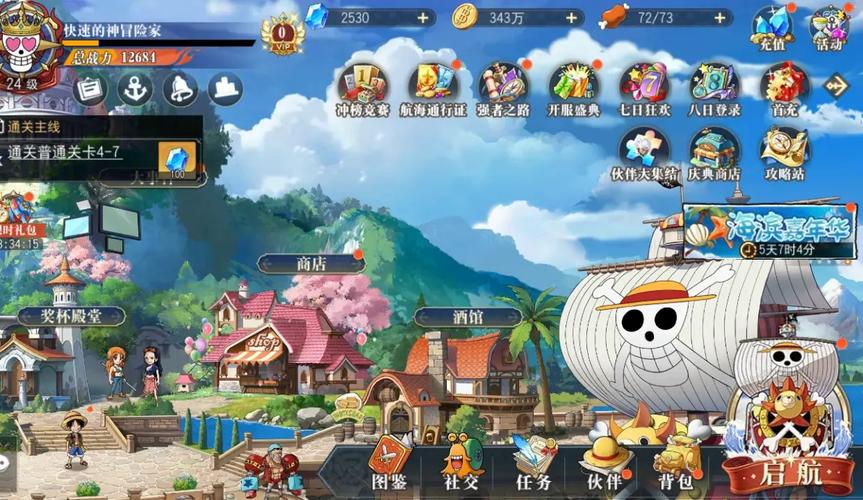
Task: Open the 社交 social menu
Action: click(462, 463)
